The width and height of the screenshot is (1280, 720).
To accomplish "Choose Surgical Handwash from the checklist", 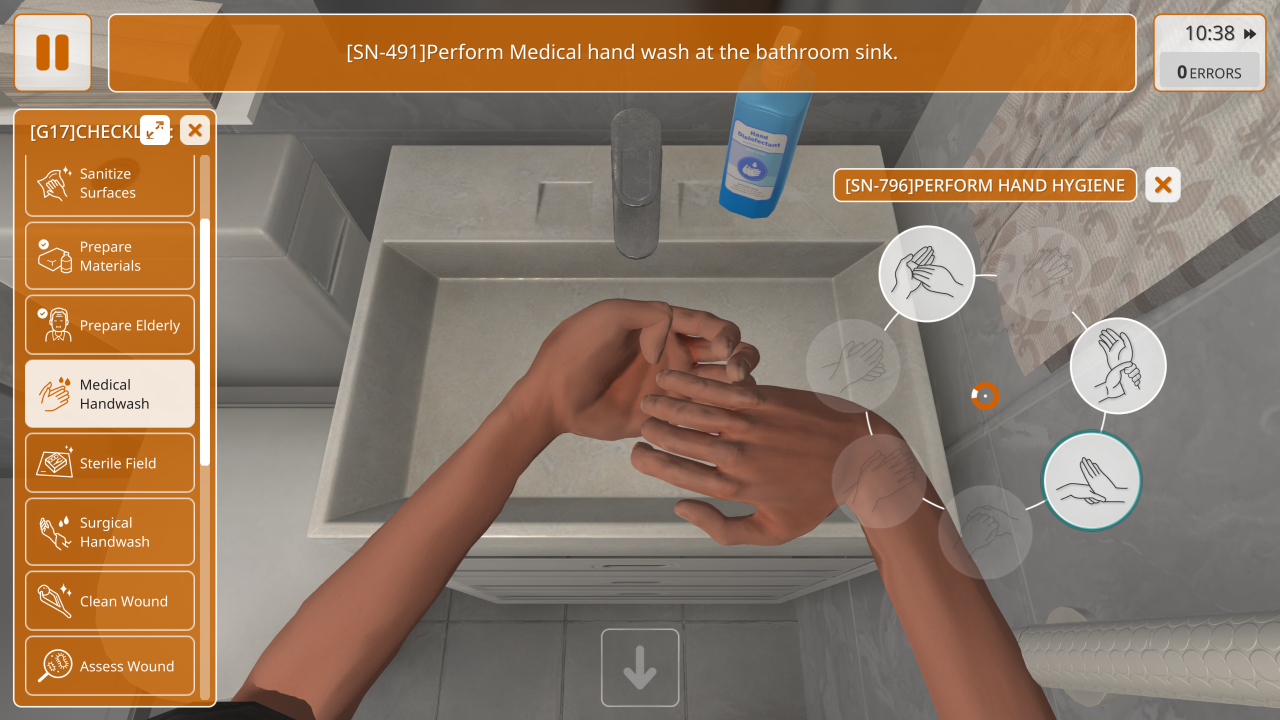I will [x=109, y=532].
